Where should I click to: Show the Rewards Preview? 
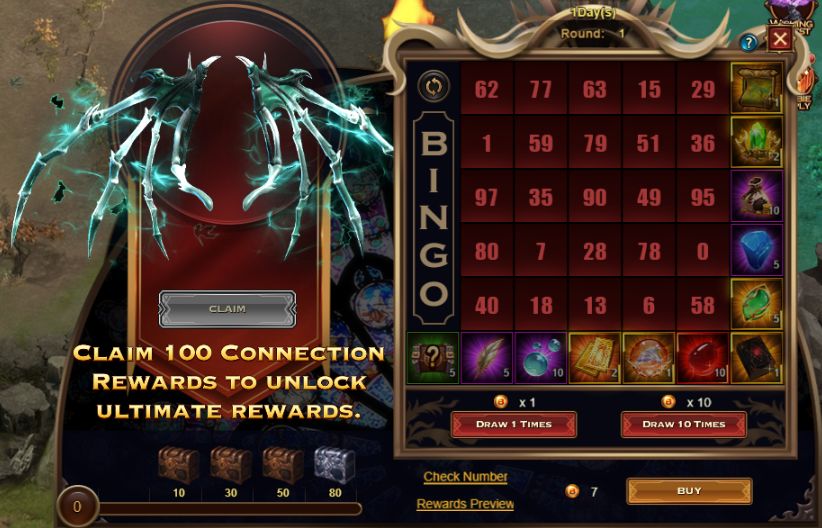[x=465, y=504]
